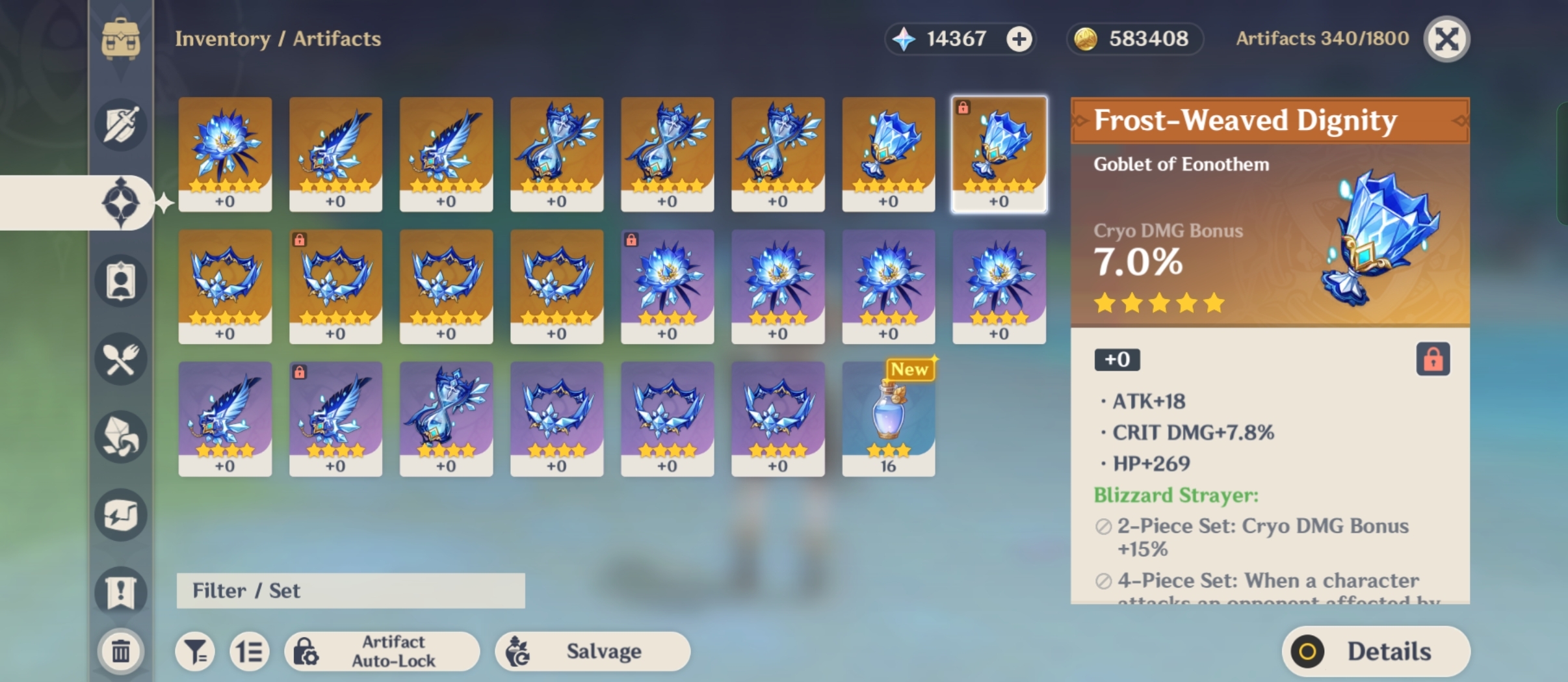Image resolution: width=1568 pixels, height=682 pixels.
Task: Select the Artifacts compass tab
Action: [121, 202]
